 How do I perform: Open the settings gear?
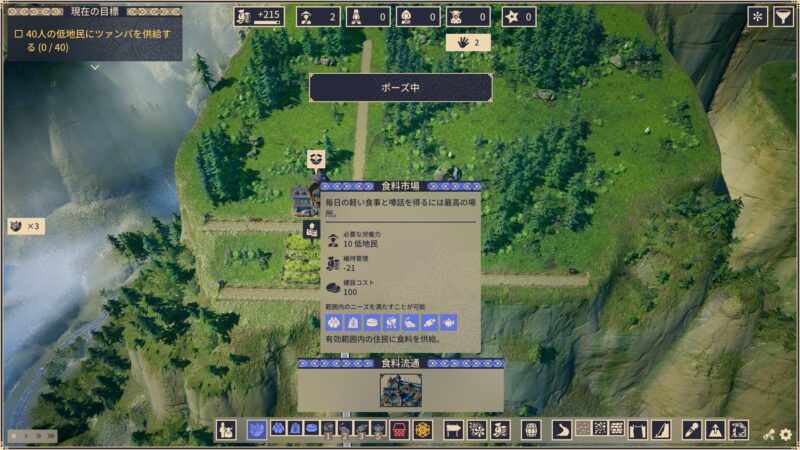pos(786,435)
